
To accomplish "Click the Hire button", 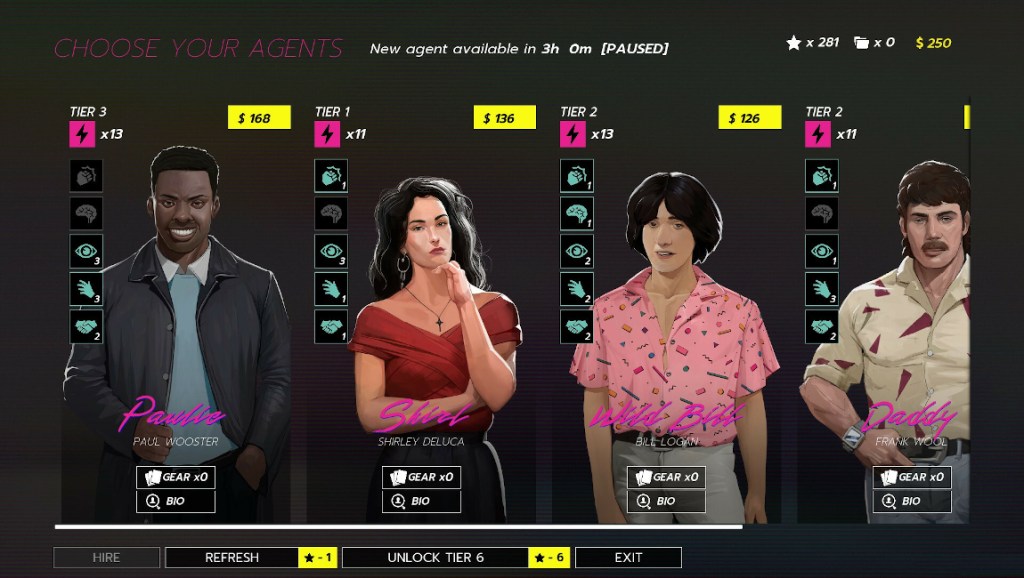I will pos(106,558).
